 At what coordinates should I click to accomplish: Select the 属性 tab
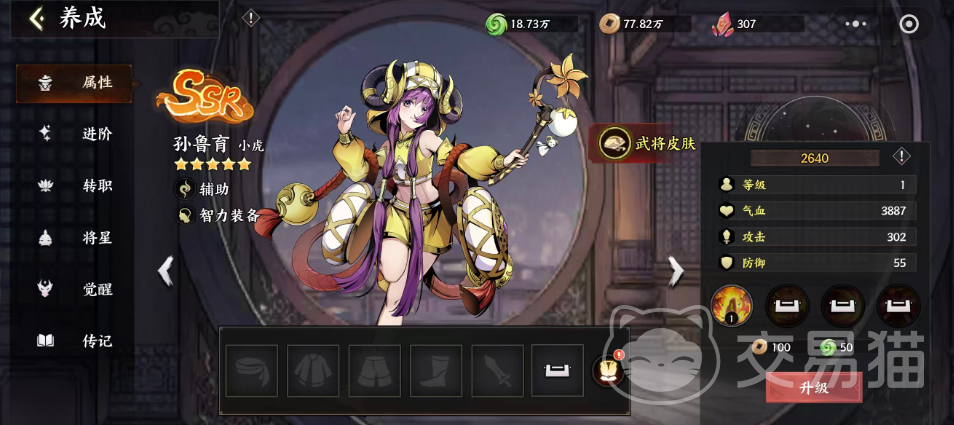[x=75, y=82]
